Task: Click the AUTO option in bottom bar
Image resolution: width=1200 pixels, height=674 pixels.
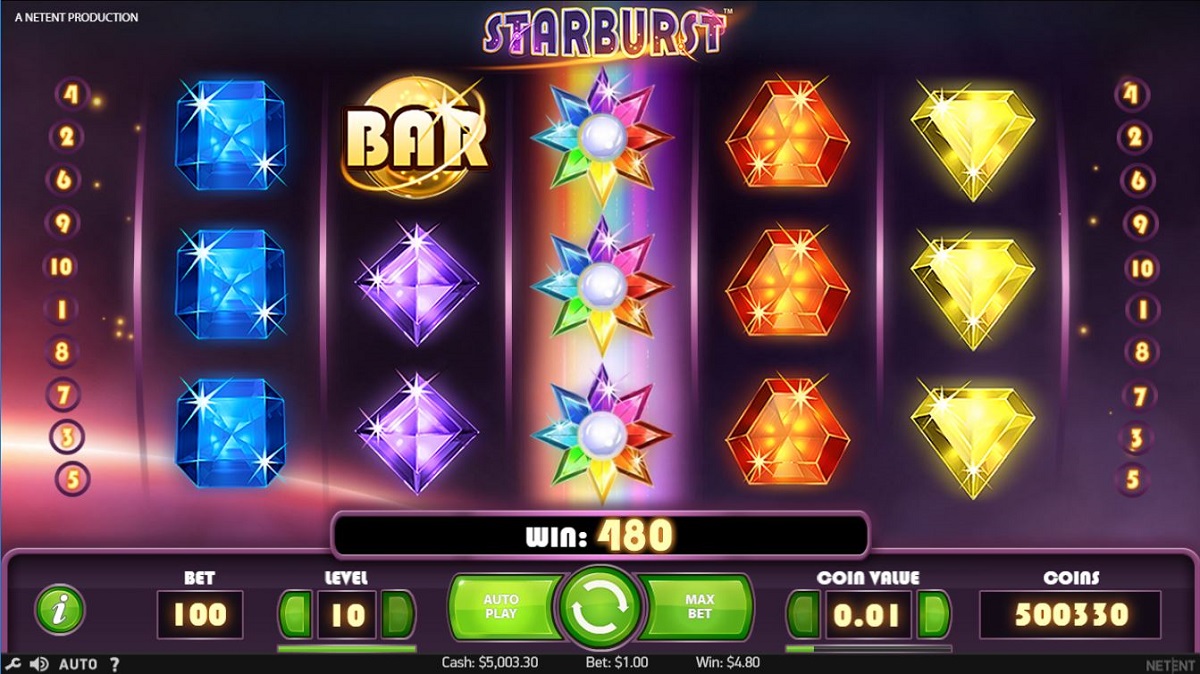Action: pyautogui.click(x=78, y=664)
